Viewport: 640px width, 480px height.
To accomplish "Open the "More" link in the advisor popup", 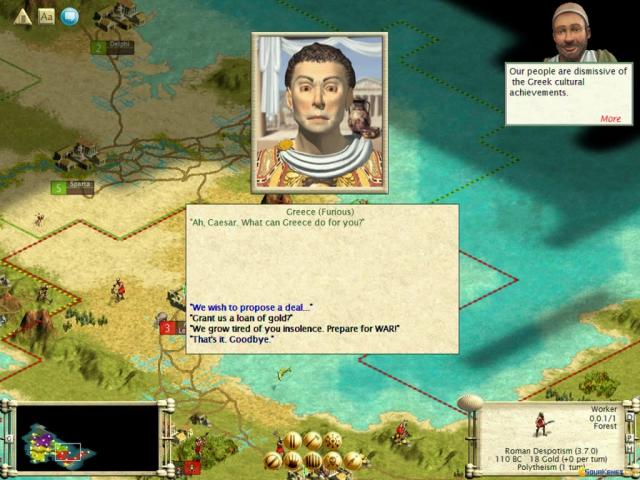I will click(610, 118).
